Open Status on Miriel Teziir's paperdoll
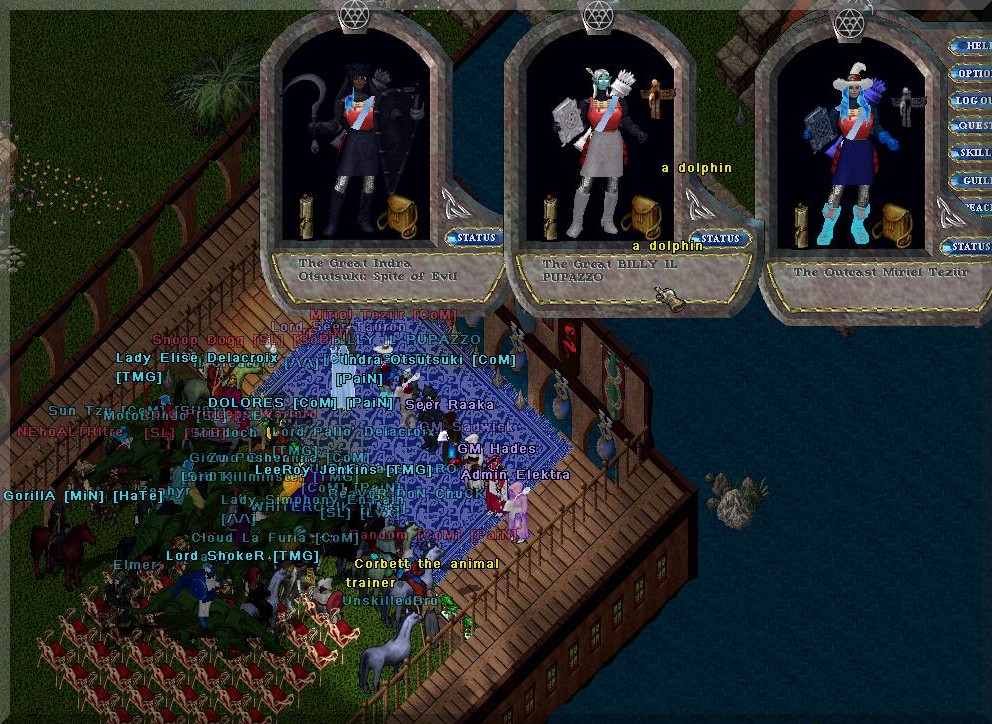This screenshot has width=992, height=724. click(967, 246)
